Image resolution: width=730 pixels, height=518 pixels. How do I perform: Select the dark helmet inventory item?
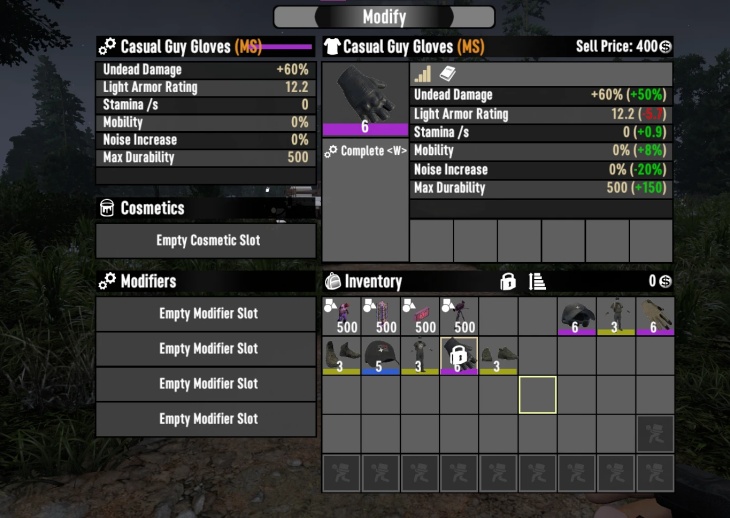tap(576, 316)
